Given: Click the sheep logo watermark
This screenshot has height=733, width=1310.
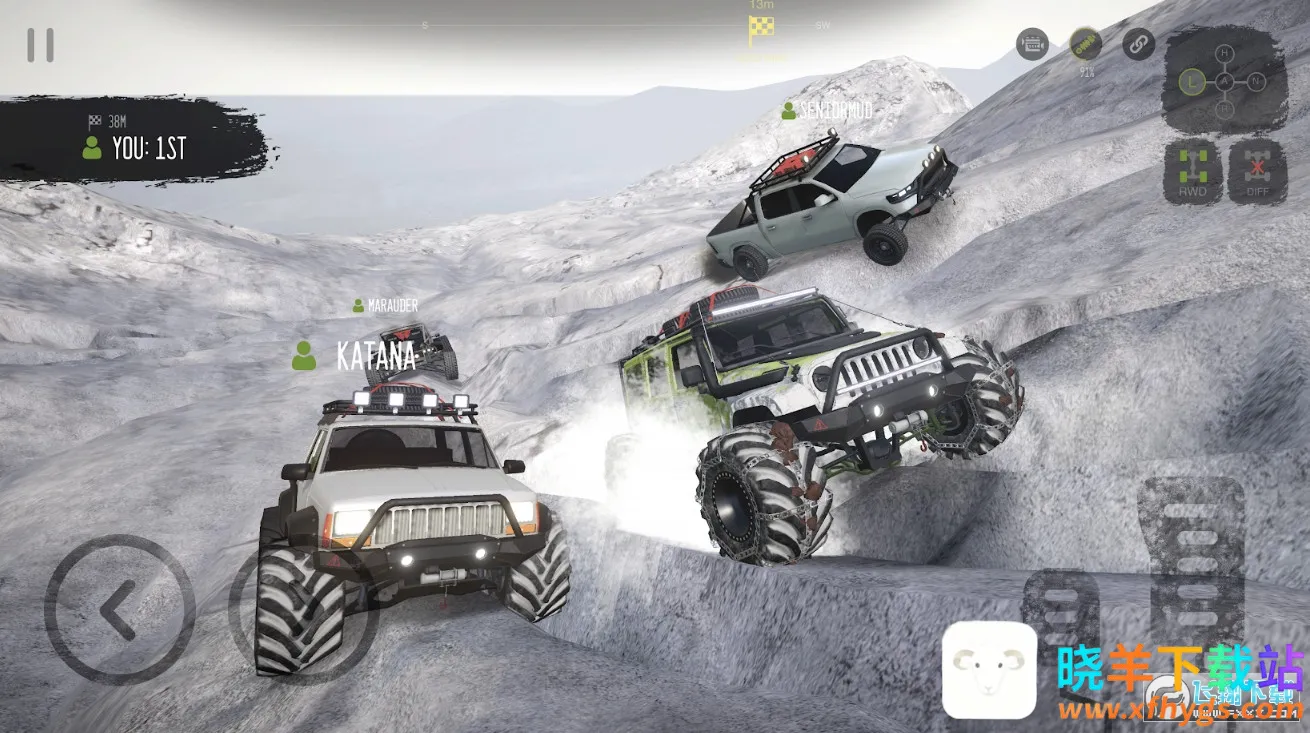Looking at the screenshot, I should pyautogui.click(x=989, y=670).
